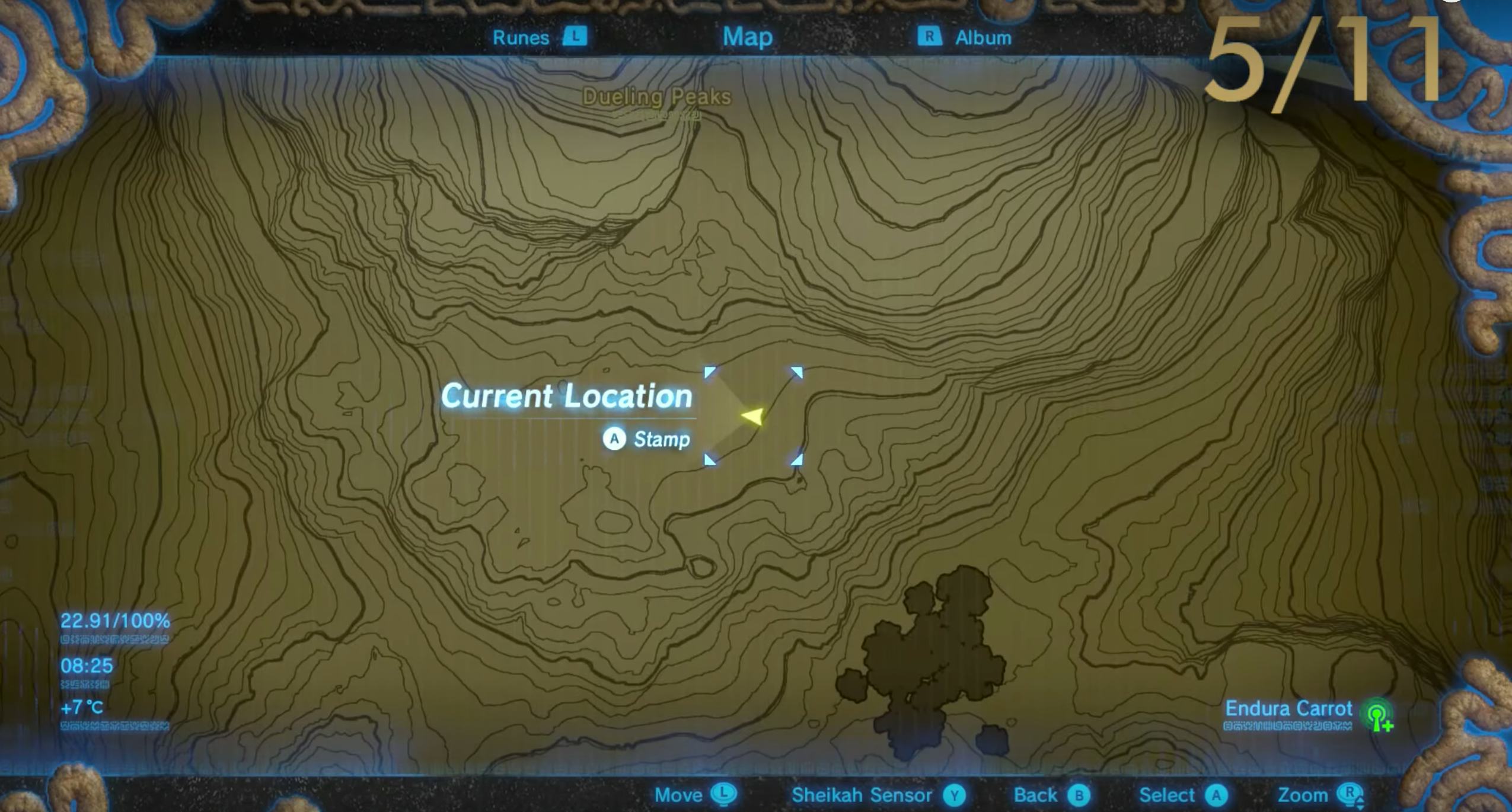Click the A button icon next to Stamp
This screenshot has height=812, width=1512.
point(615,439)
